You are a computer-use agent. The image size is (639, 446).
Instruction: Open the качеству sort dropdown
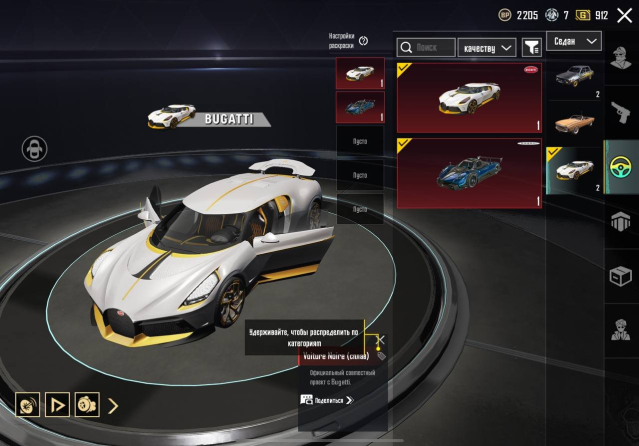[486, 47]
